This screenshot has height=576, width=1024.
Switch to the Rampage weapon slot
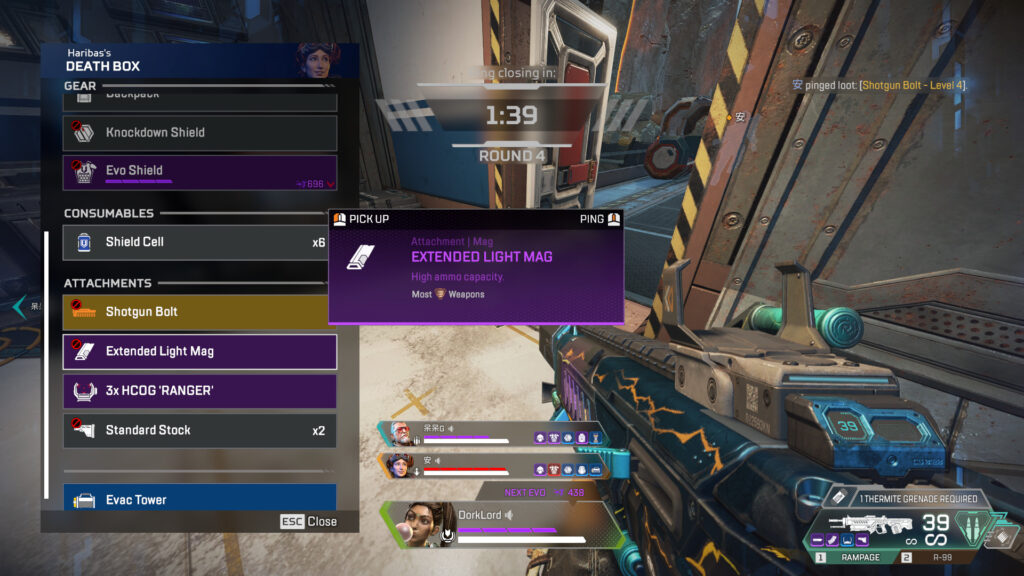853,557
